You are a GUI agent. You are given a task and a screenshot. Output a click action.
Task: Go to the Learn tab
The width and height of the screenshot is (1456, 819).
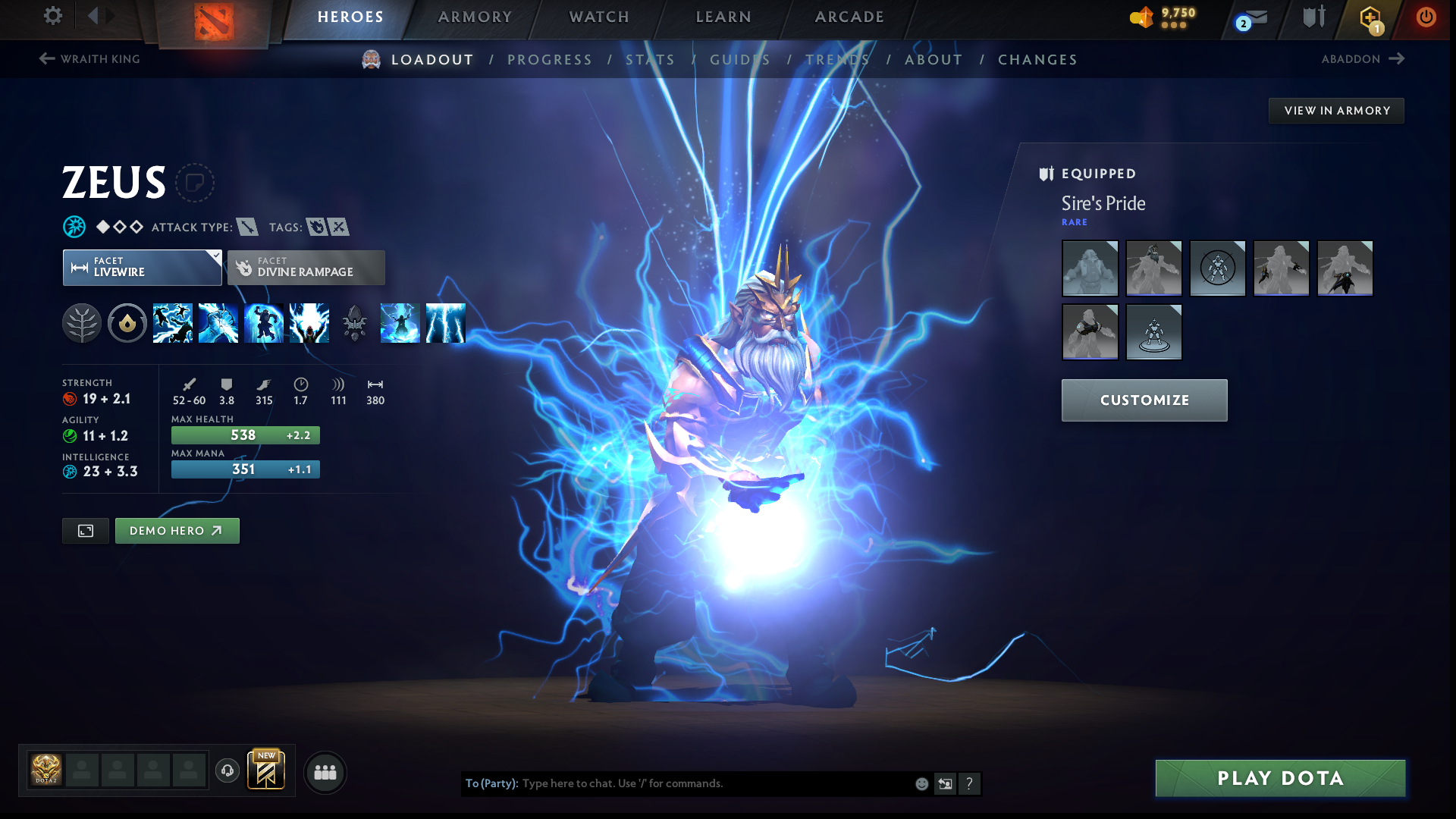[723, 17]
